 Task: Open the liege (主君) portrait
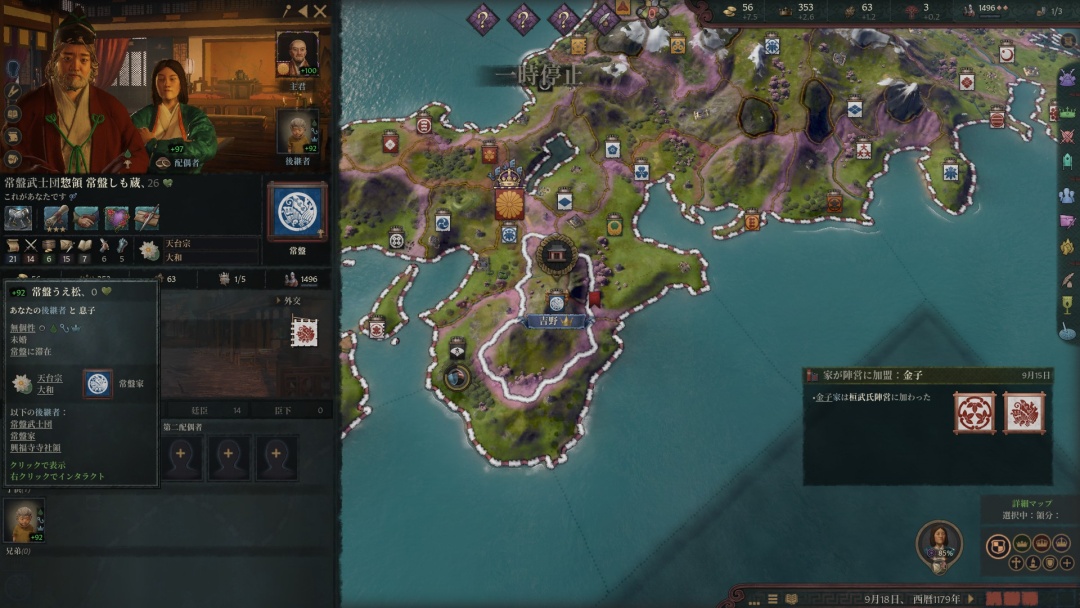pyautogui.click(x=297, y=54)
